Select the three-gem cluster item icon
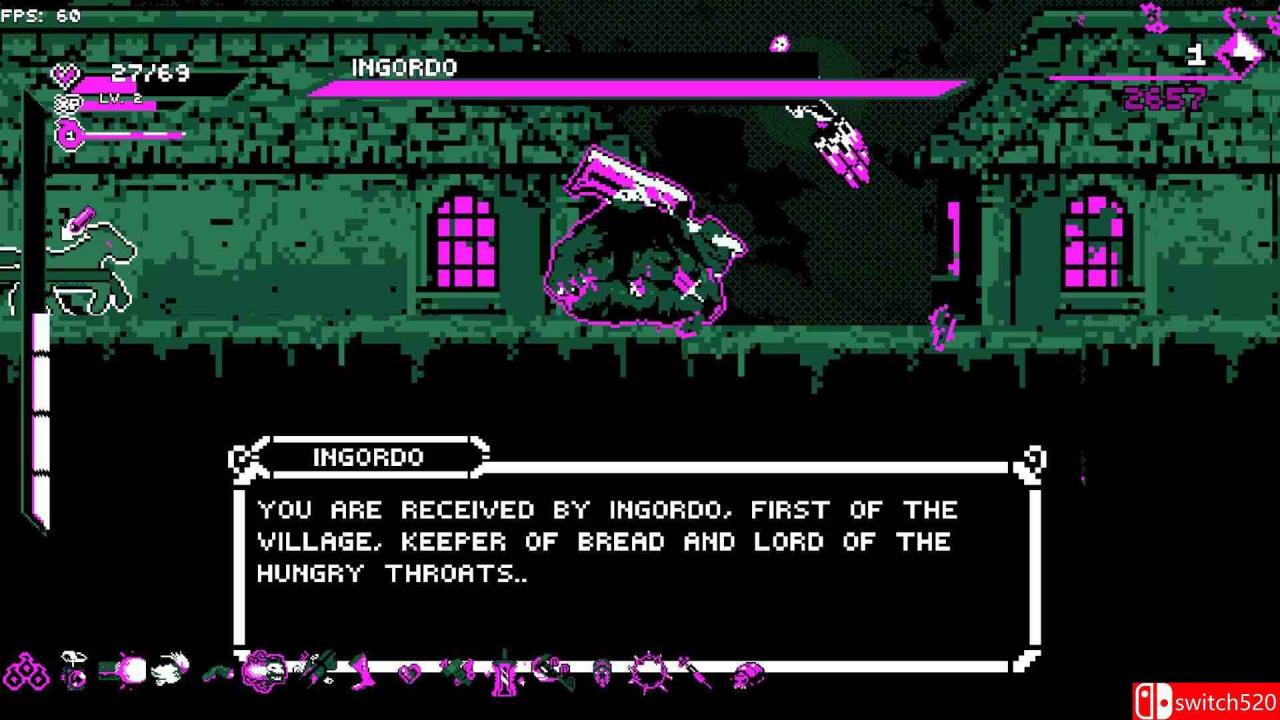The height and width of the screenshot is (720, 1280). (x=27, y=672)
